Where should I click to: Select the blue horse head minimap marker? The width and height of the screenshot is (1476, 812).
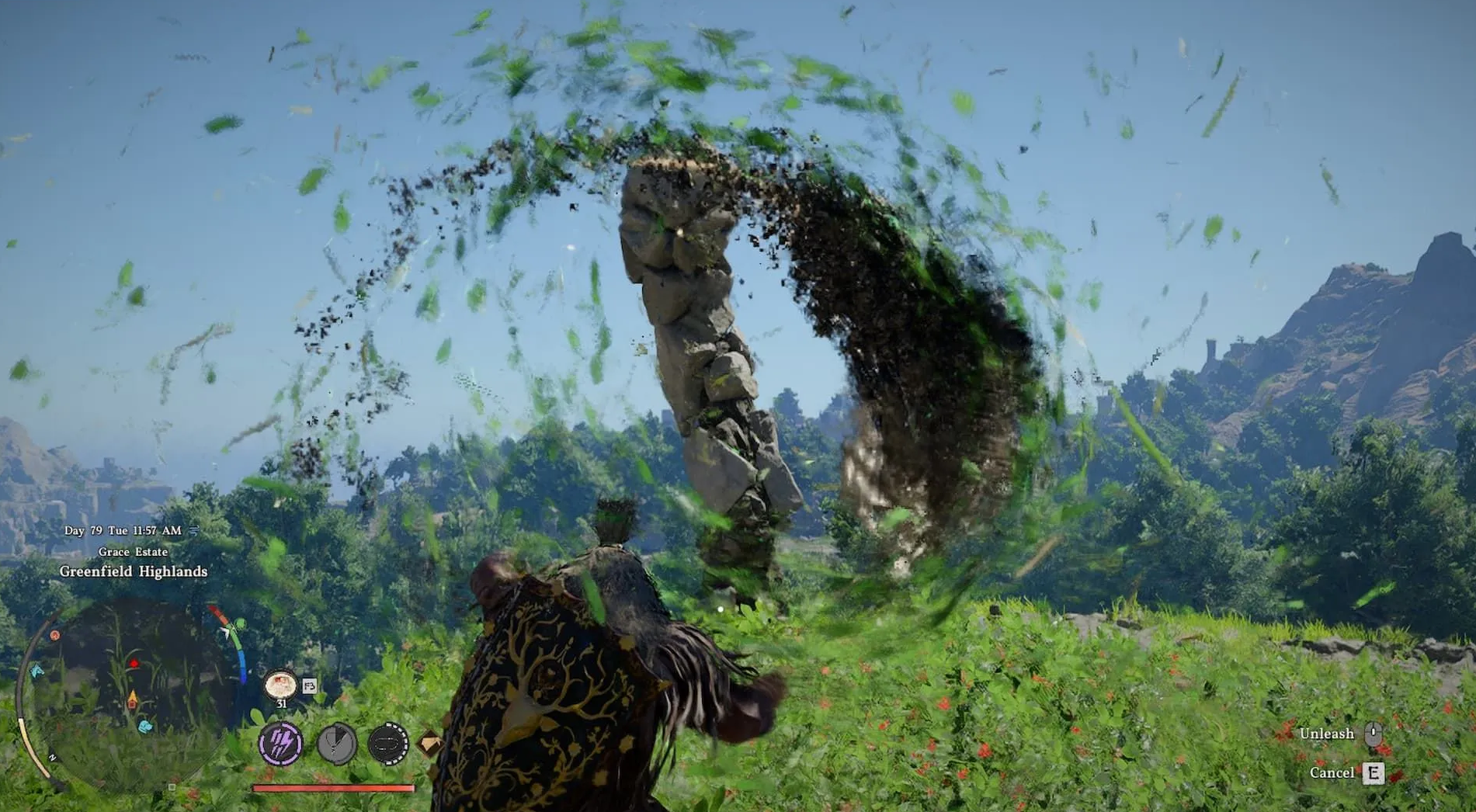click(36, 671)
